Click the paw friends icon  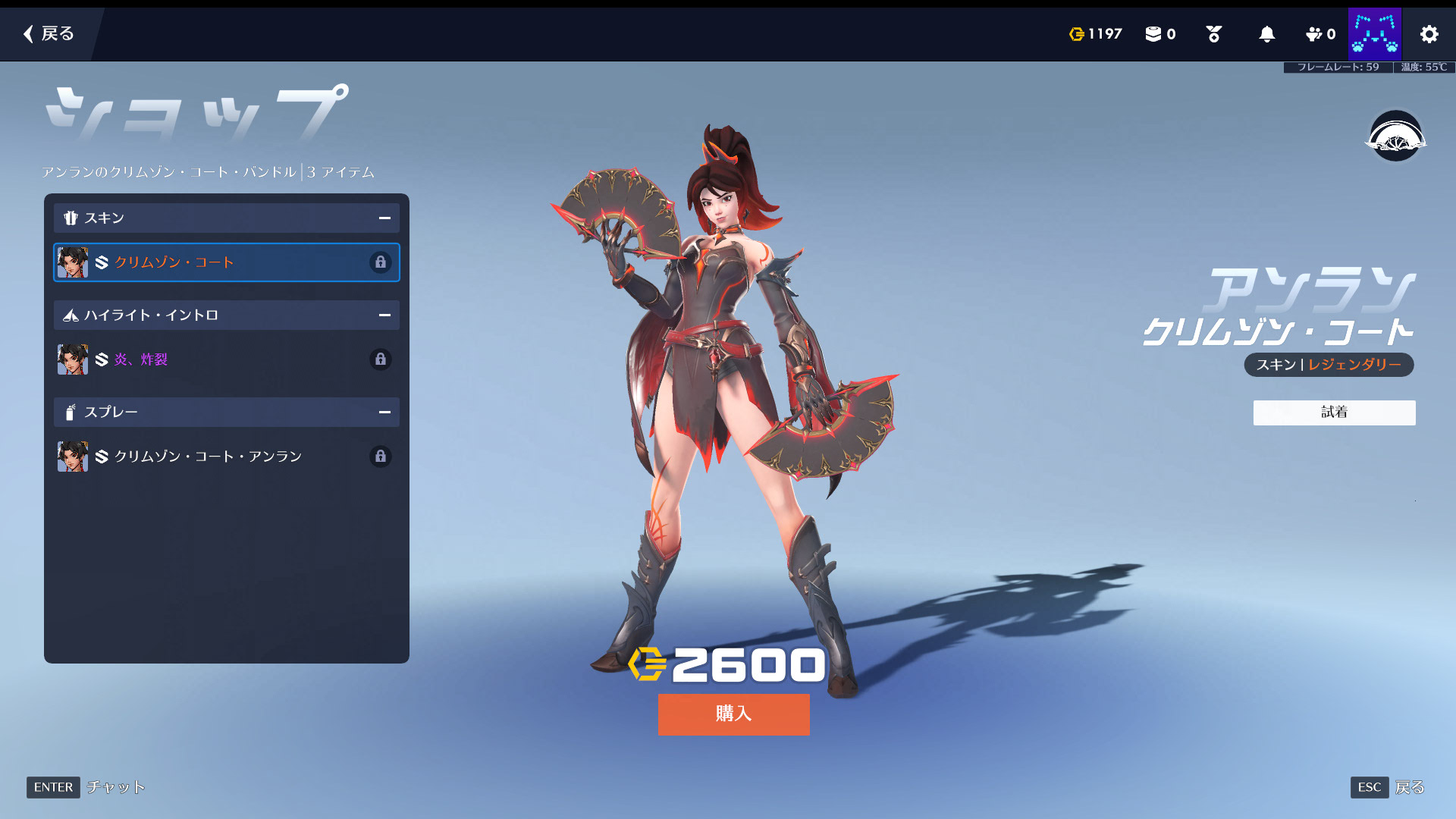(1320, 34)
